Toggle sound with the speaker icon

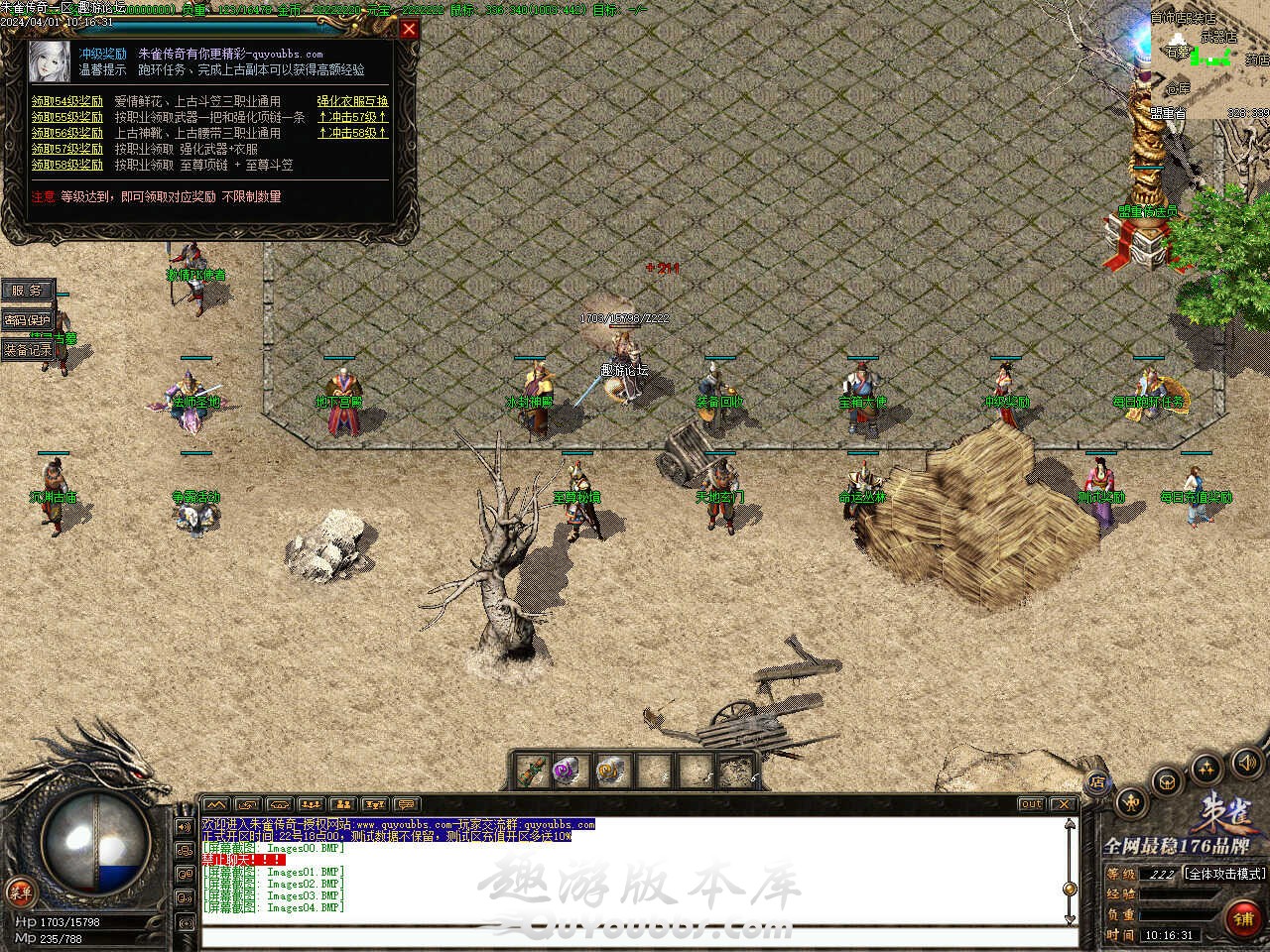click(1246, 763)
